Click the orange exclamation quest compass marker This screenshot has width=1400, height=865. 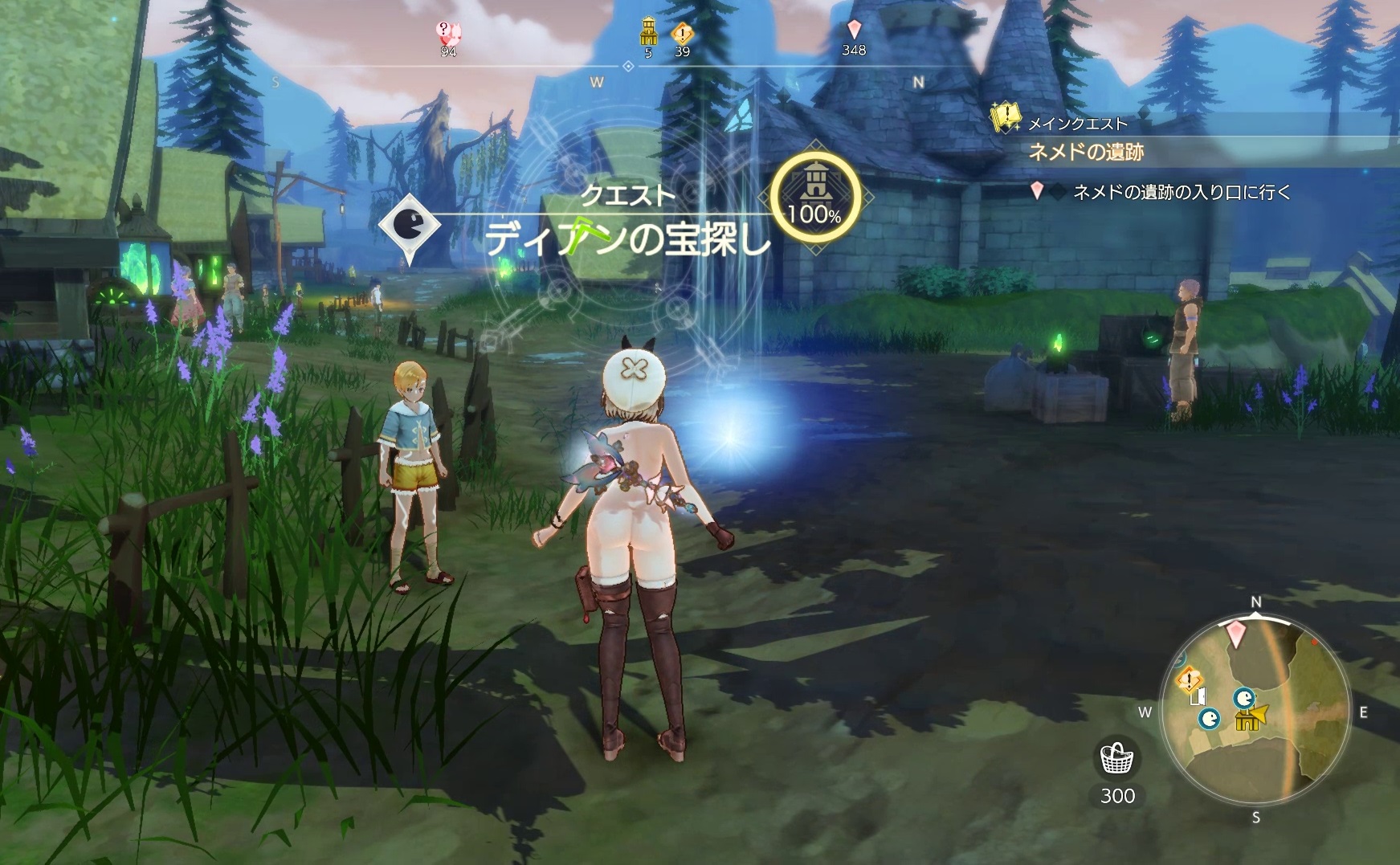pyautogui.click(x=682, y=34)
